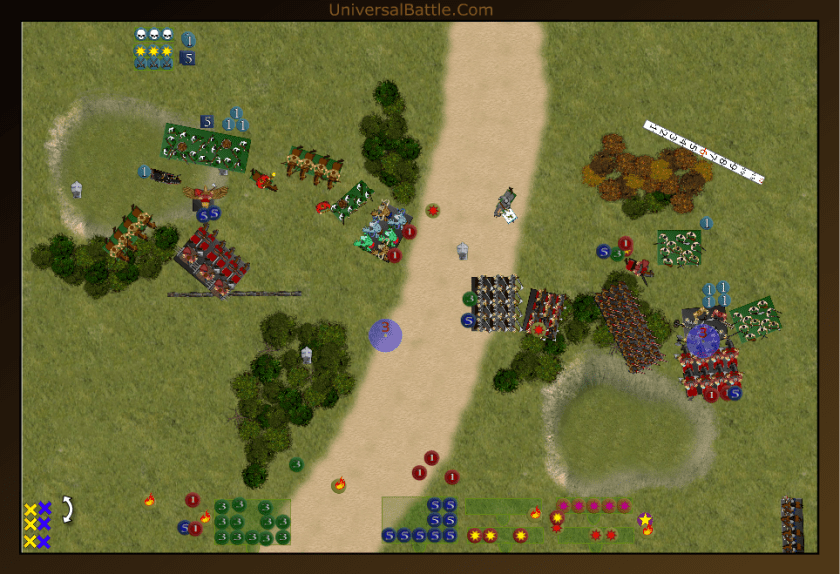Image resolution: width=840 pixels, height=574 pixels.
Task: Select the white measuring ruler
Action: (704, 152)
